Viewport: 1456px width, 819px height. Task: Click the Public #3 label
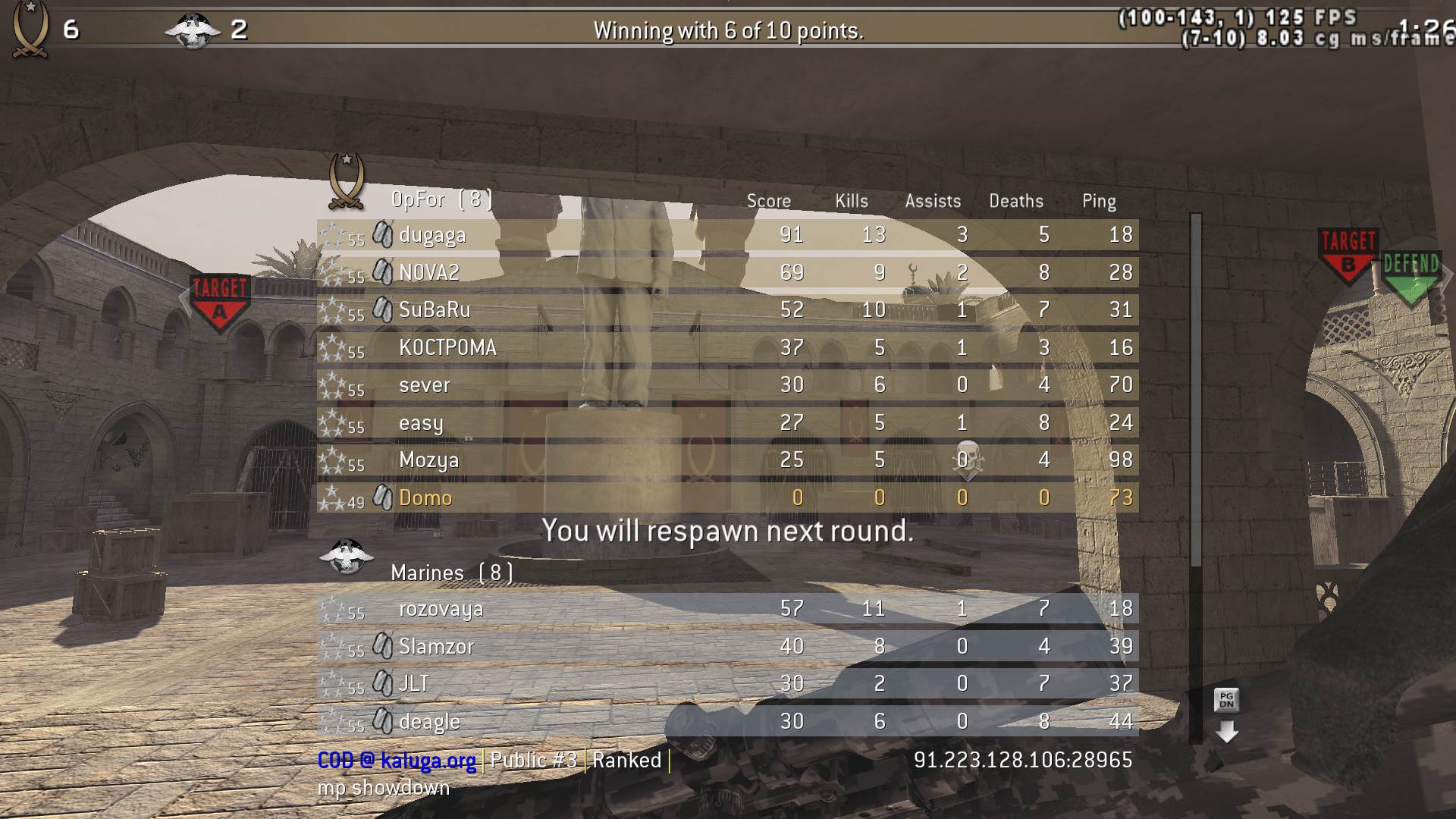click(x=533, y=760)
